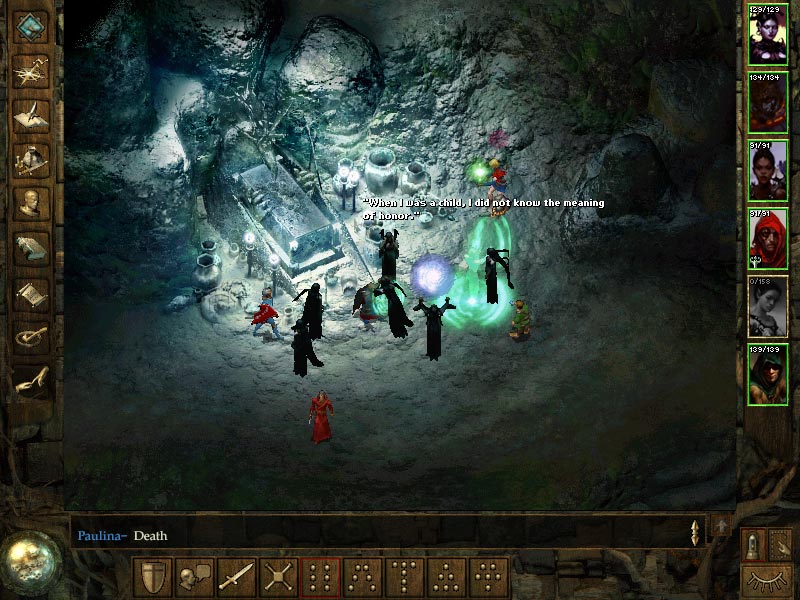Select the green-hooded character portrait
The width and height of the screenshot is (800, 600).
[768, 374]
